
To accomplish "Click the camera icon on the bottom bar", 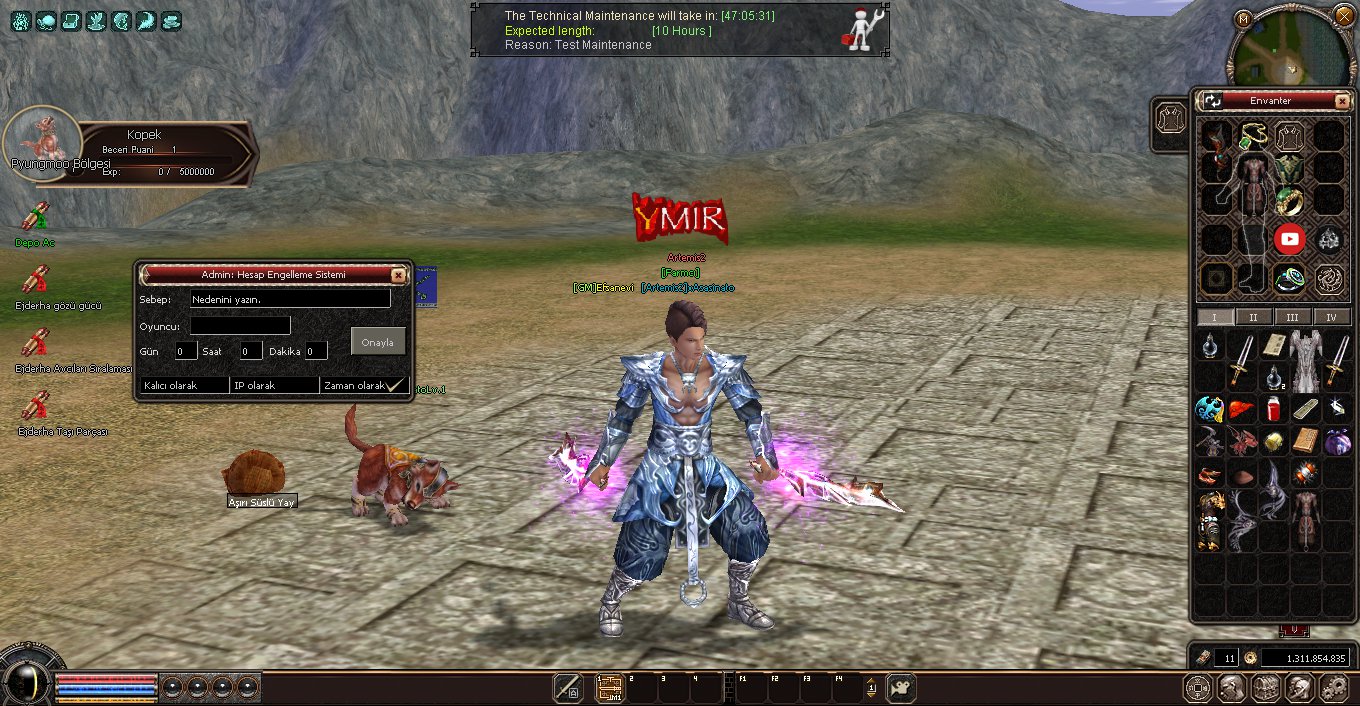I will (x=900, y=687).
